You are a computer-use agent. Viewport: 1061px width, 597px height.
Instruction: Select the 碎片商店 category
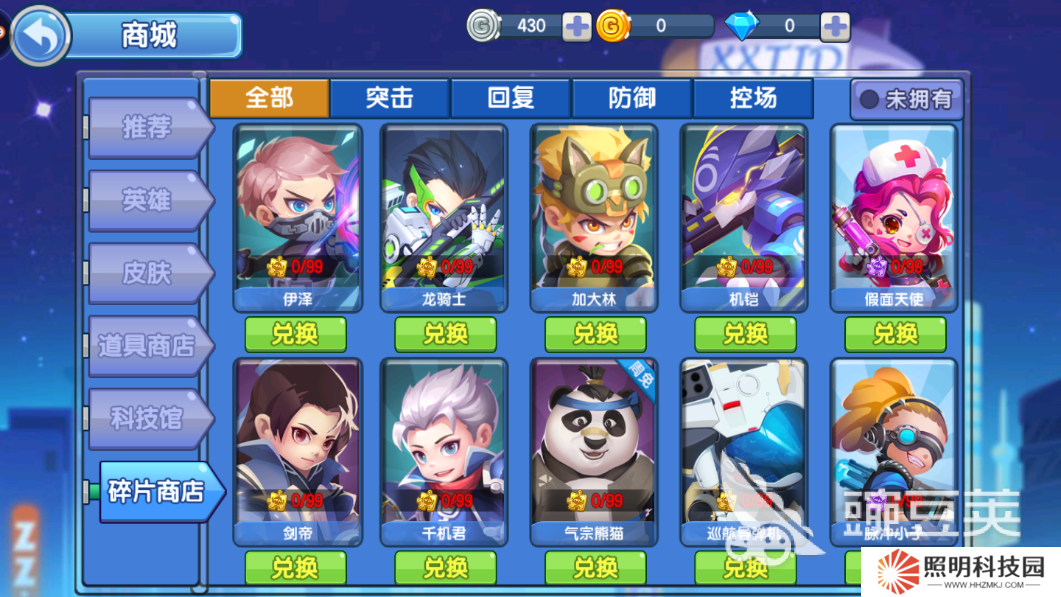(x=155, y=491)
